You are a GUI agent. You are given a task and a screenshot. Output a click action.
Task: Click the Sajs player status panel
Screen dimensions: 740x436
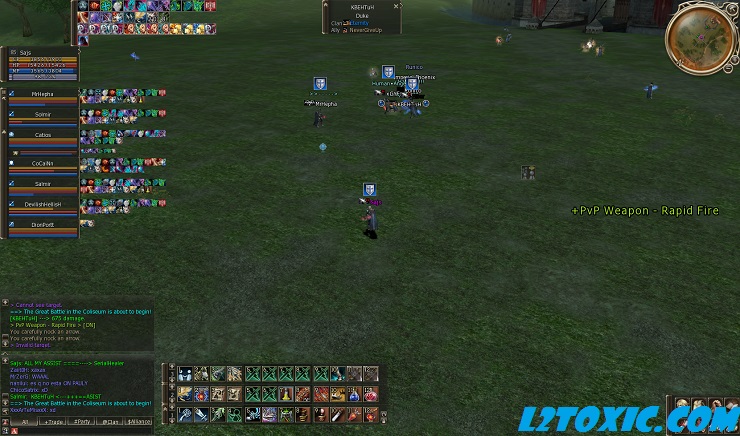pyautogui.click(x=40, y=64)
